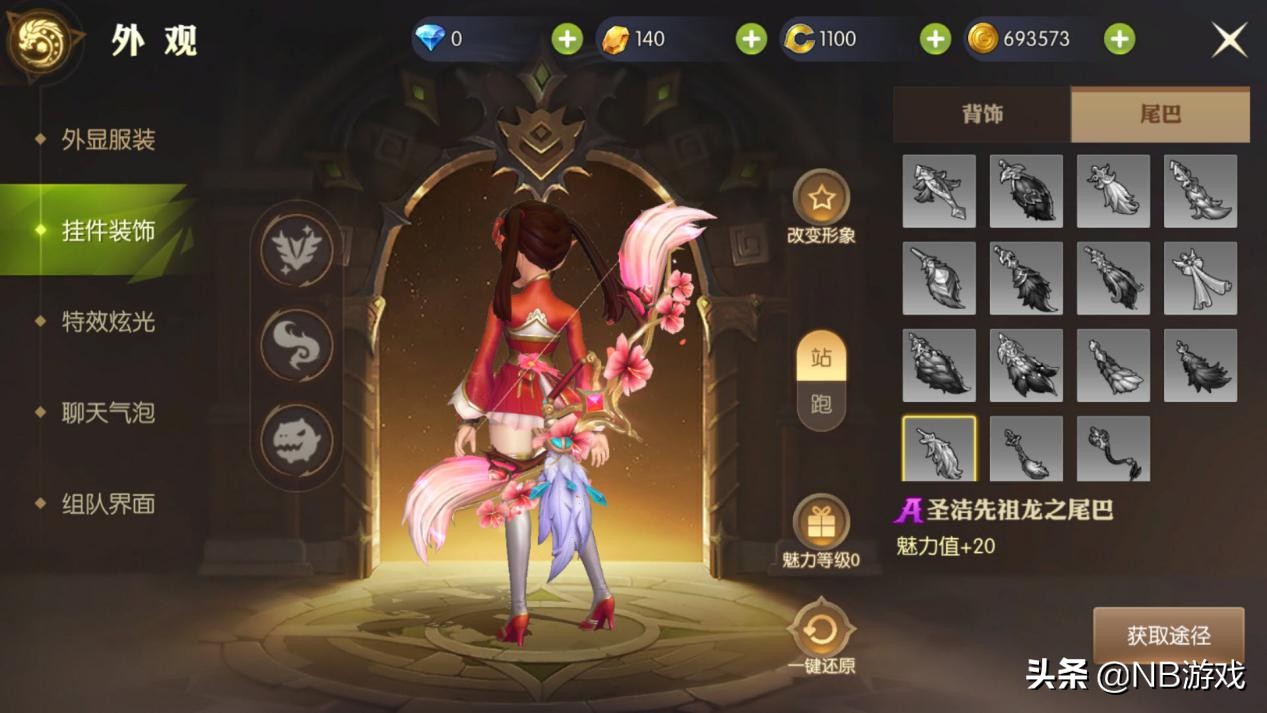Go to 聊天气泡 chat bubble section
Image resolution: width=1267 pixels, height=713 pixels.
108,413
